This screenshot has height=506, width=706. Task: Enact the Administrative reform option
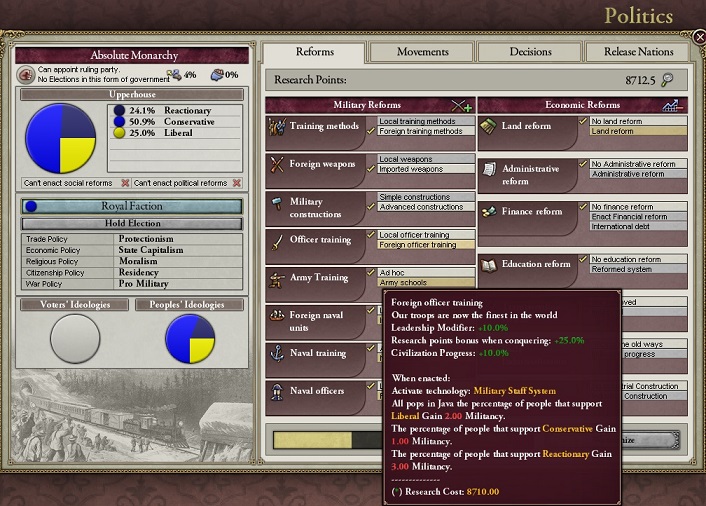click(x=629, y=174)
